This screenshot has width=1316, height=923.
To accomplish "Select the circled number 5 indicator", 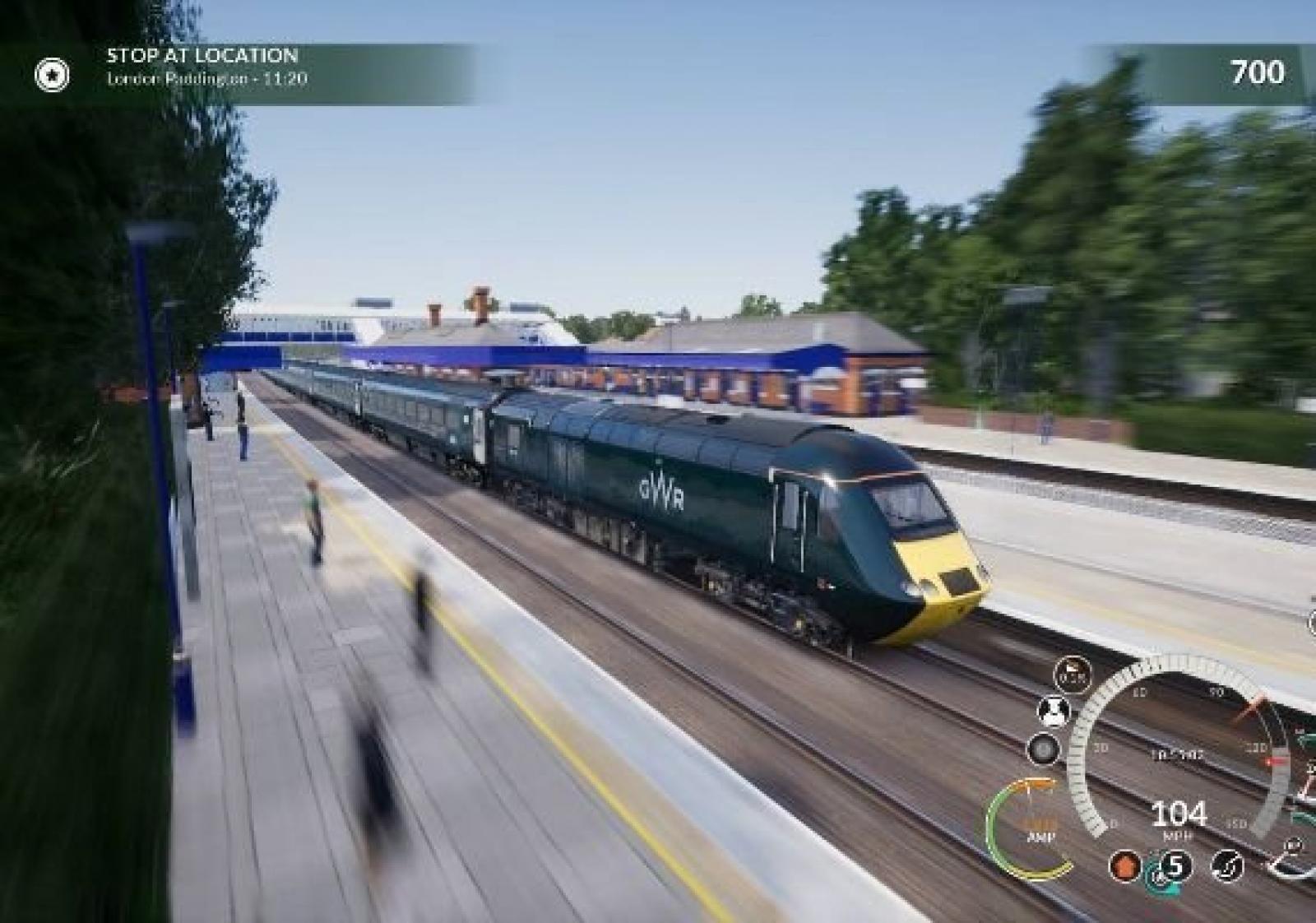I will point(1176,866).
